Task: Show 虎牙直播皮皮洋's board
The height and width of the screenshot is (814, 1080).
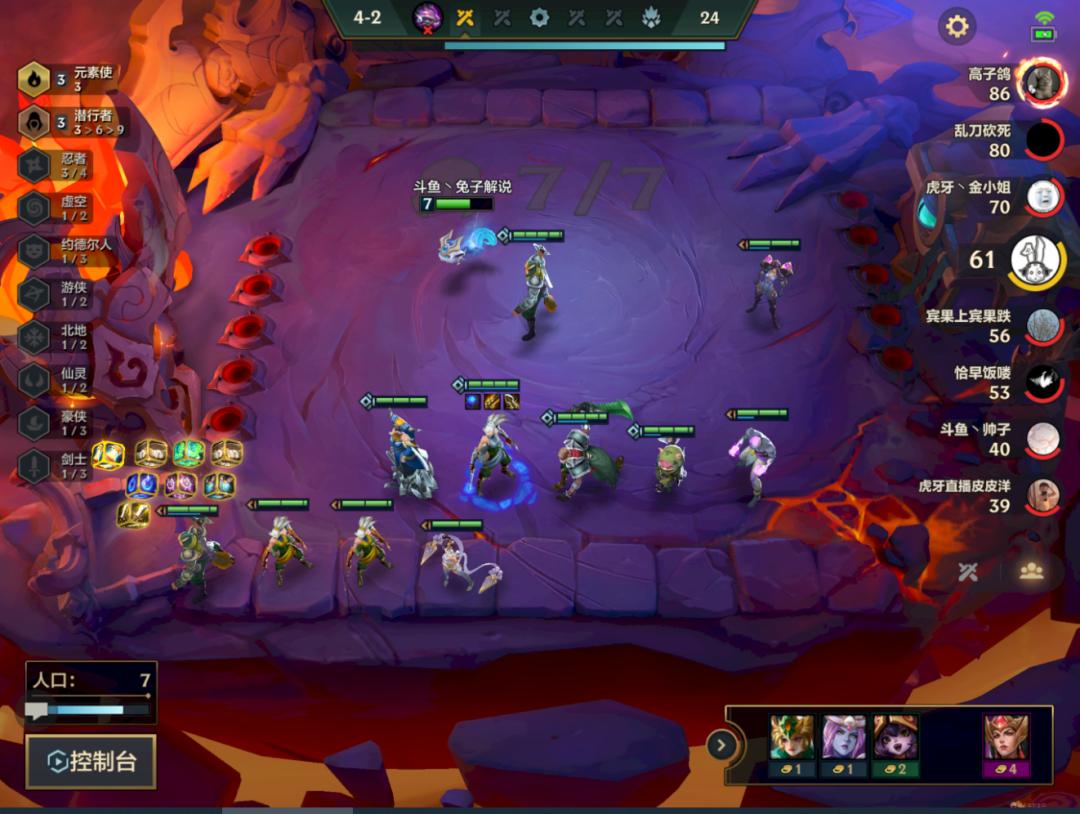Action: pos(1043,496)
